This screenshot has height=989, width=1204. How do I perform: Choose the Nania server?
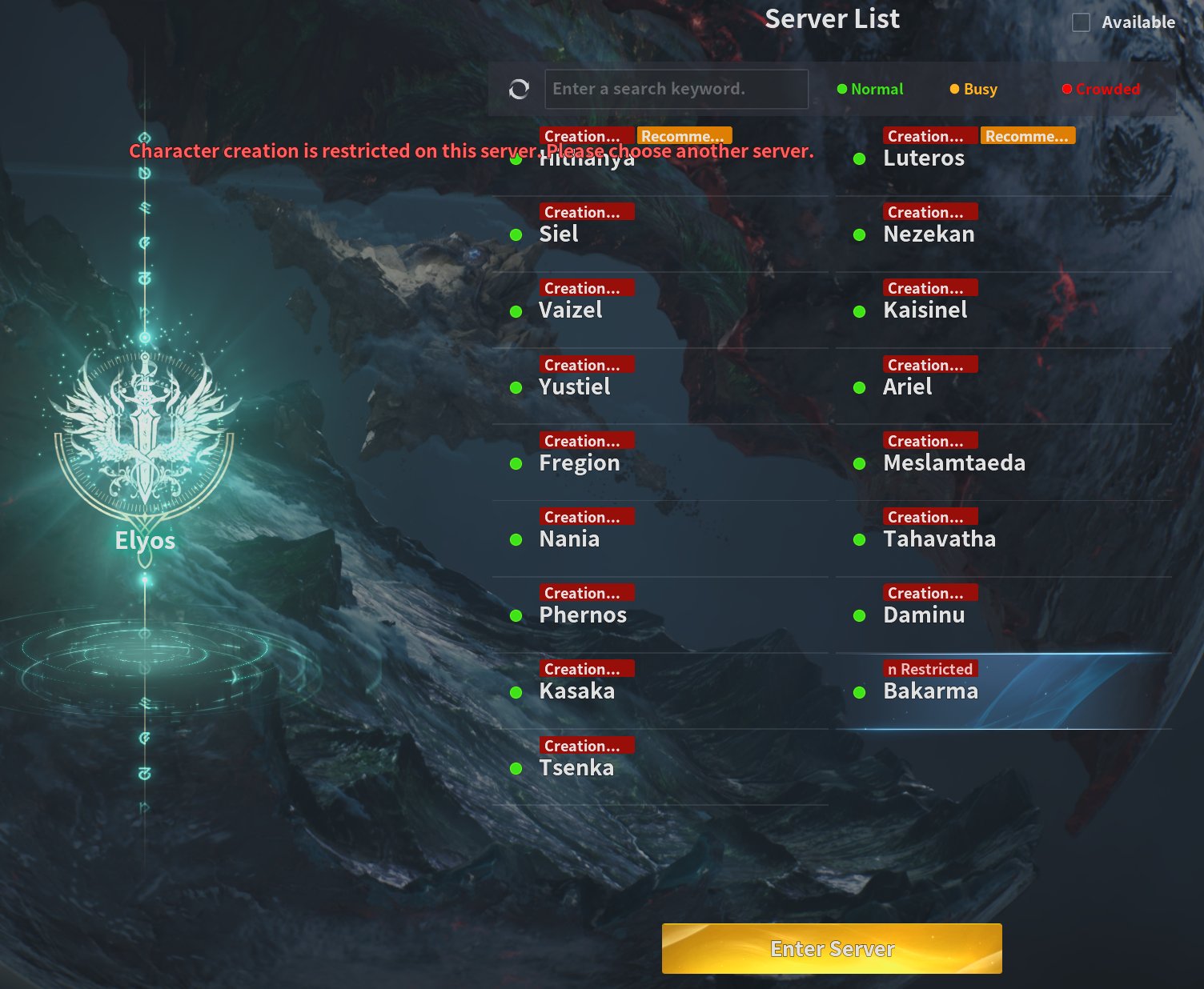tap(569, 539)
